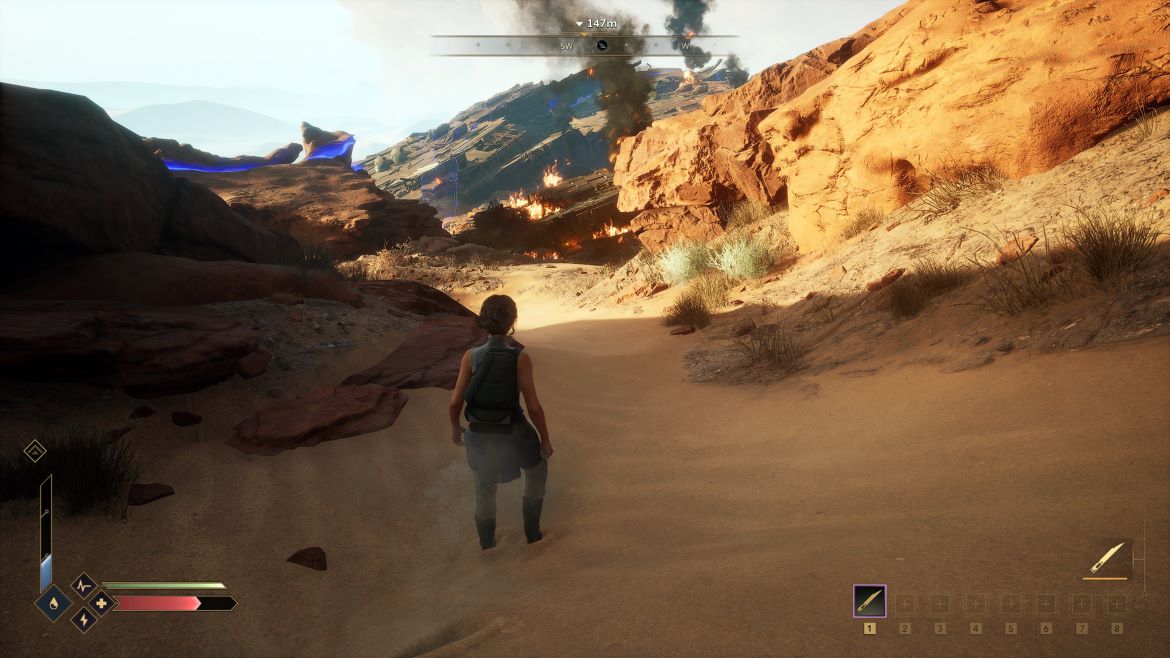Select the knife in hotbar slot 1
This screenshot has width=1170, height=658.
click(x=869, y=601)
